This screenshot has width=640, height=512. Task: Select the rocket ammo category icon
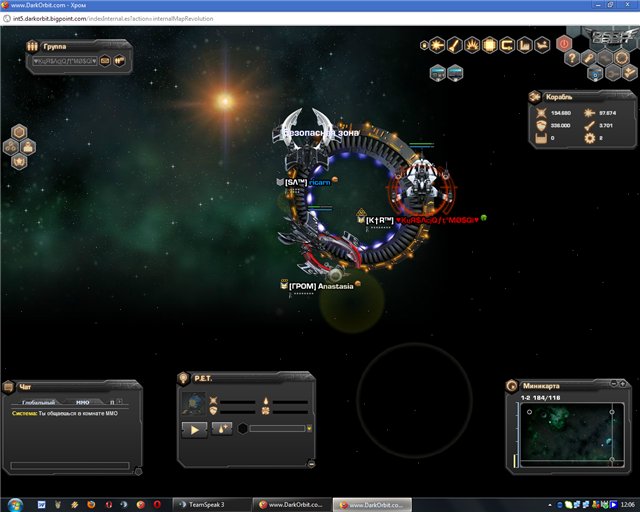click(x=455, y=45)
